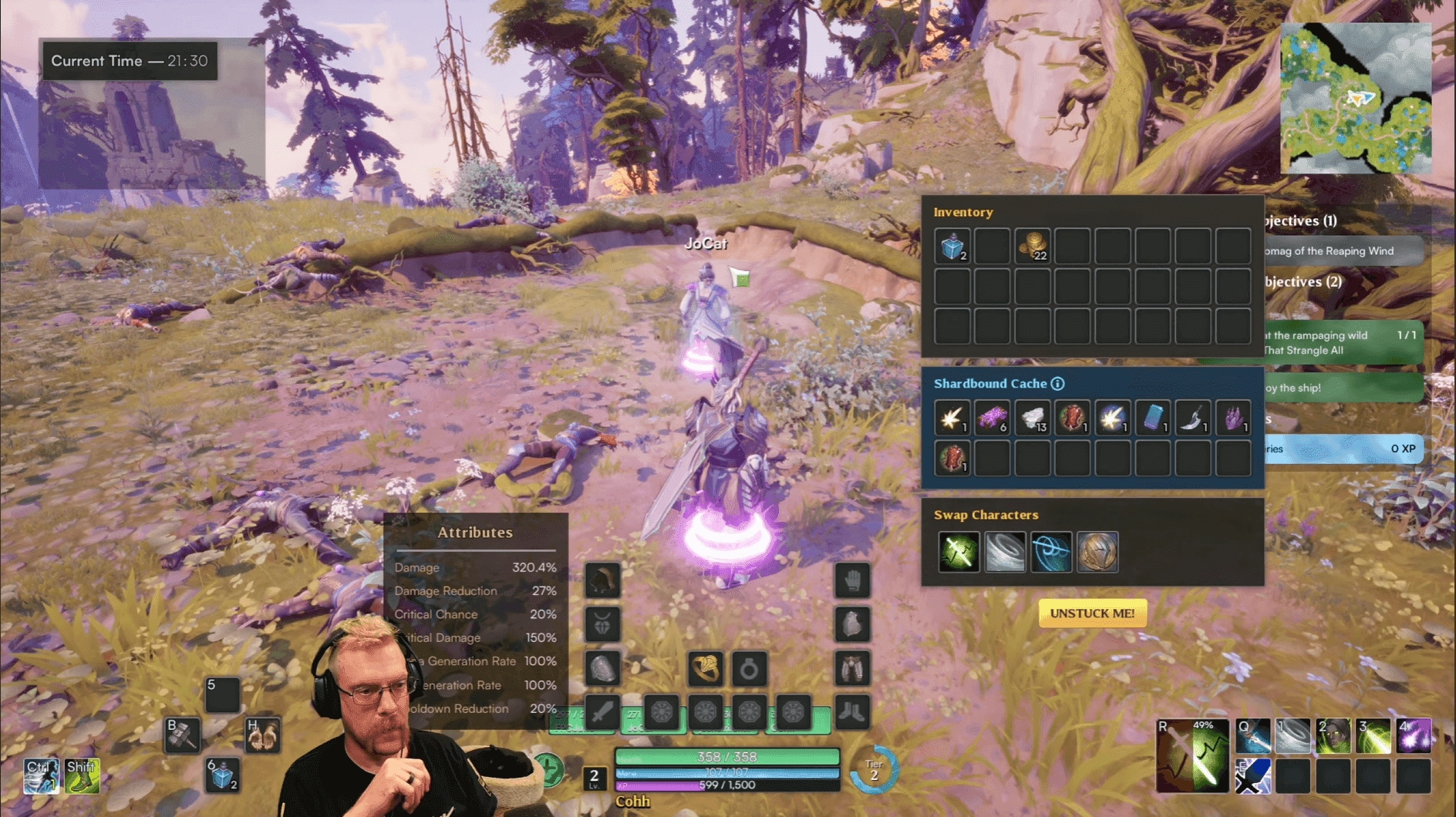
Task: Select the blue potion in Inventory
Action: coord(952,247)
